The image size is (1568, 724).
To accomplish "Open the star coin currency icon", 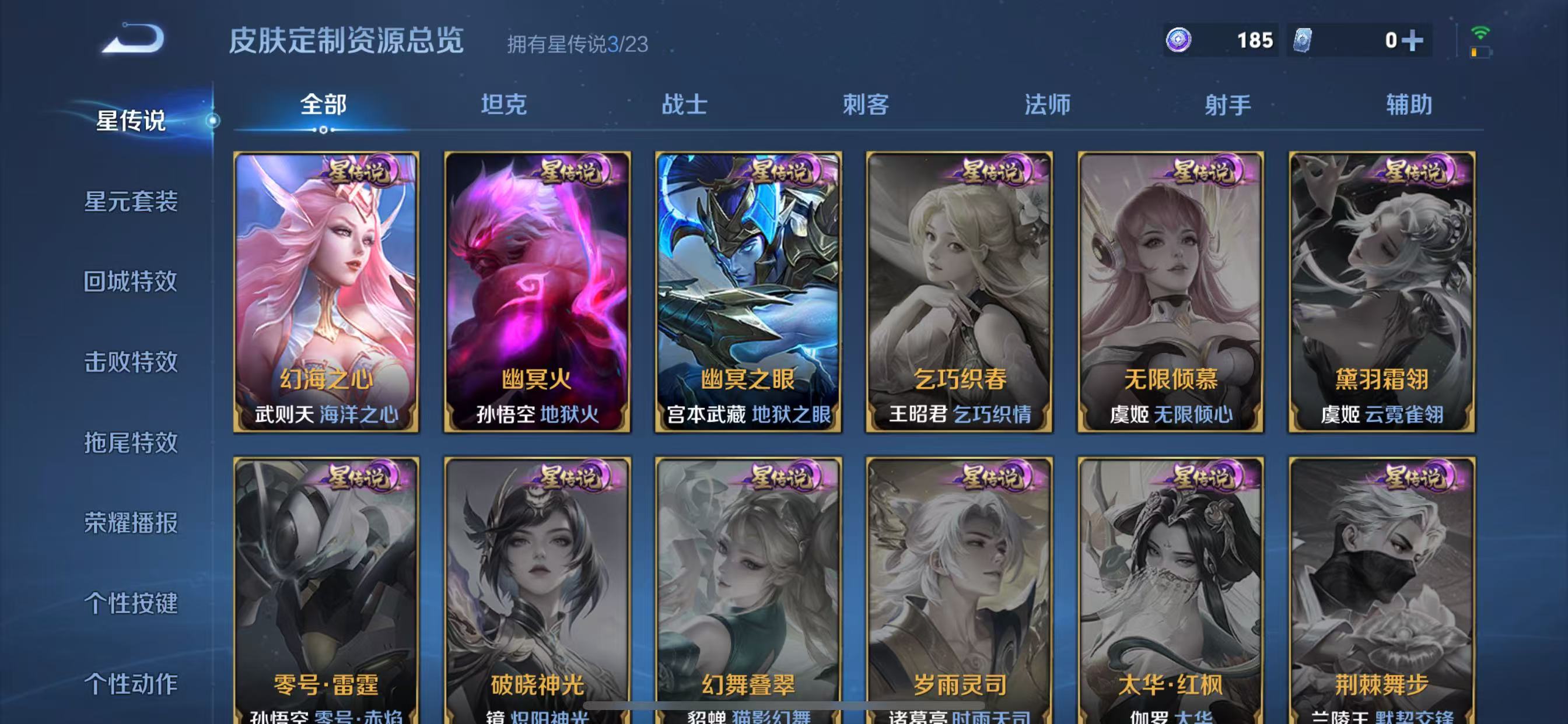I will (1178, 40).
